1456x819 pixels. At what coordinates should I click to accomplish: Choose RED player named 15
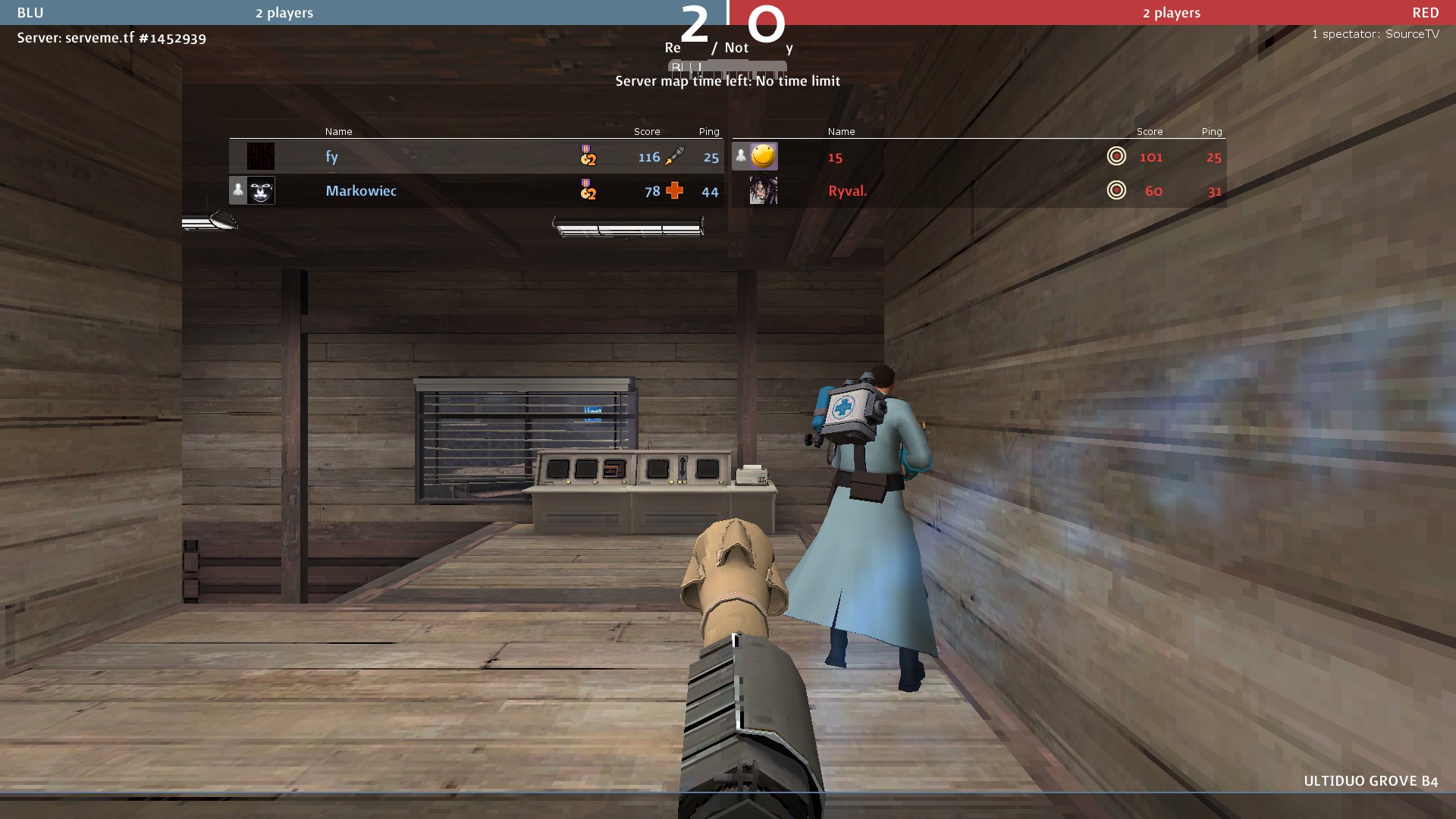[x=835, y=157]
